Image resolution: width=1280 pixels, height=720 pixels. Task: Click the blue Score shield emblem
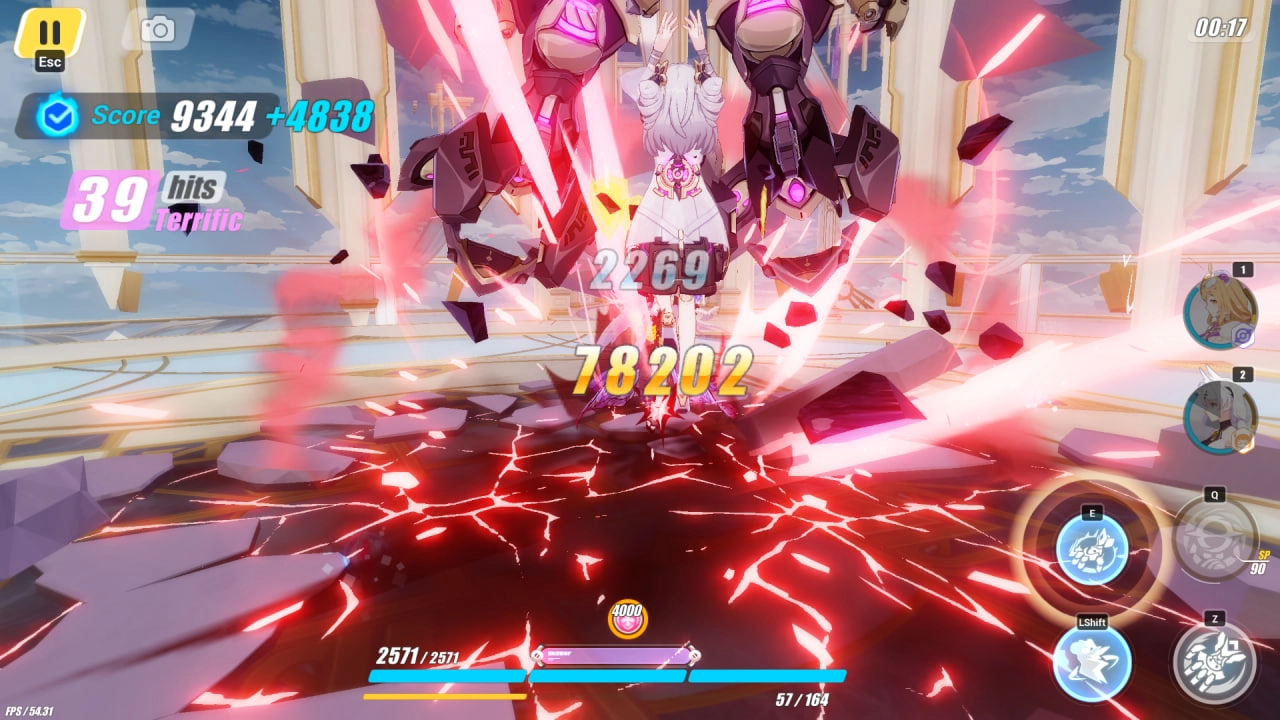[60, 117]
